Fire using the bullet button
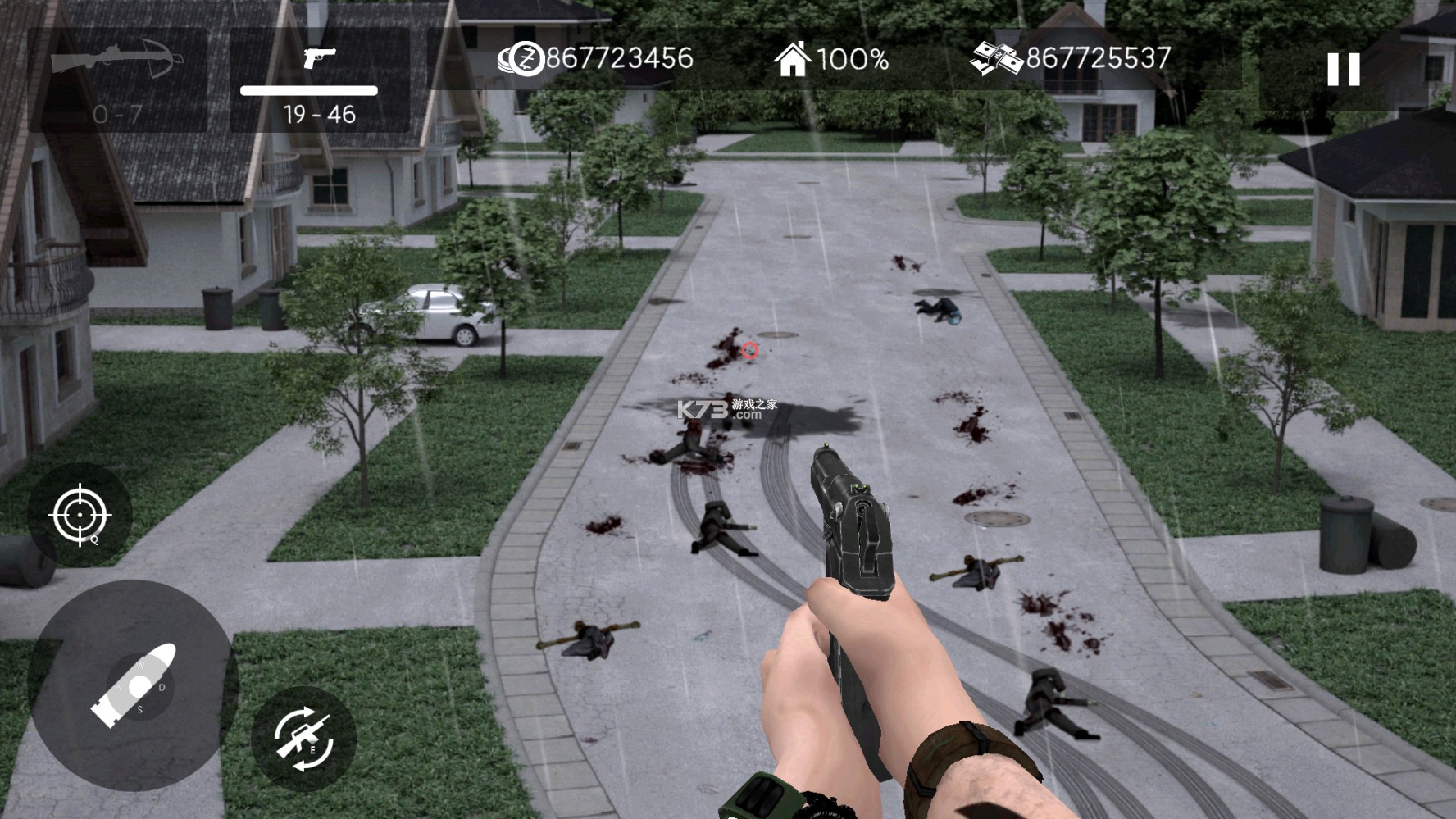The height and width of the screenshot is (819, 1456). 134,685
